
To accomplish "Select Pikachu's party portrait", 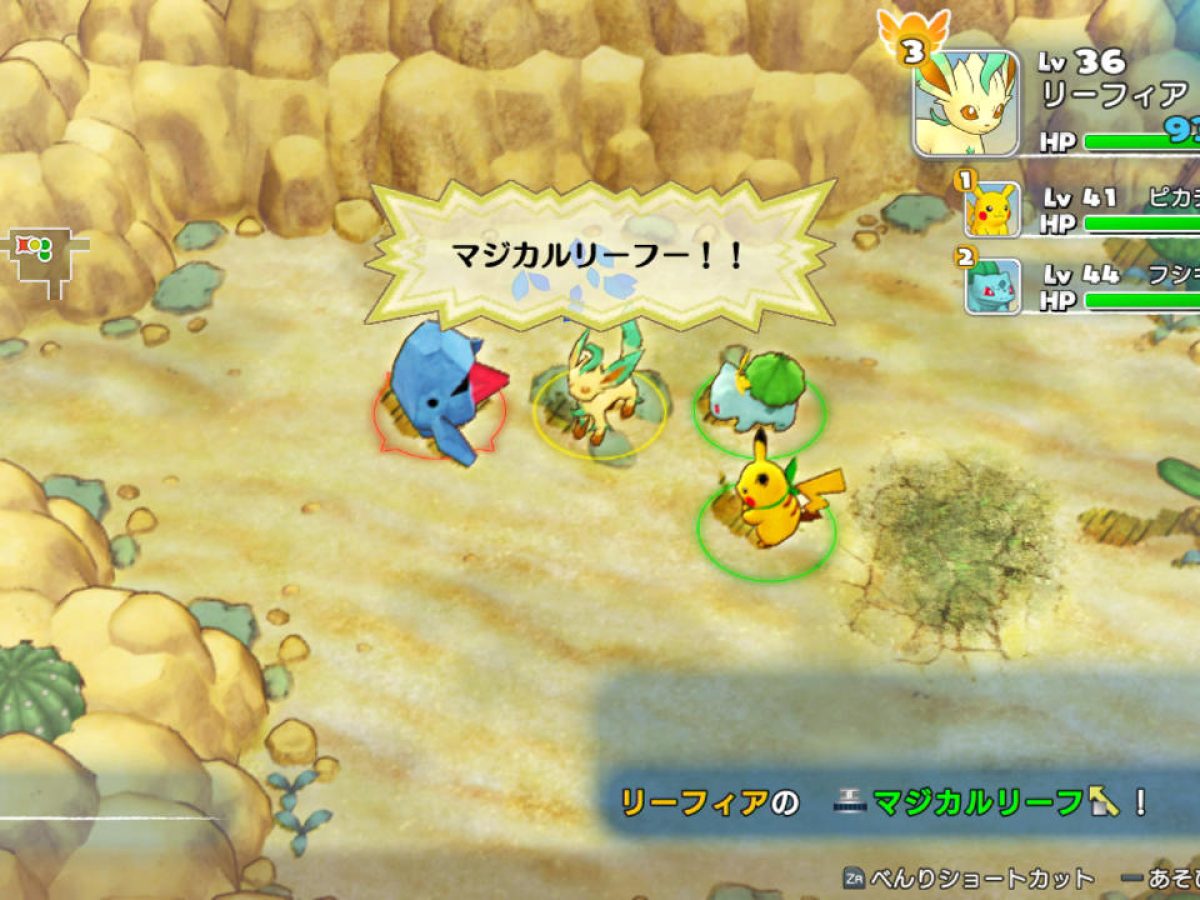I will coord(992,209).
